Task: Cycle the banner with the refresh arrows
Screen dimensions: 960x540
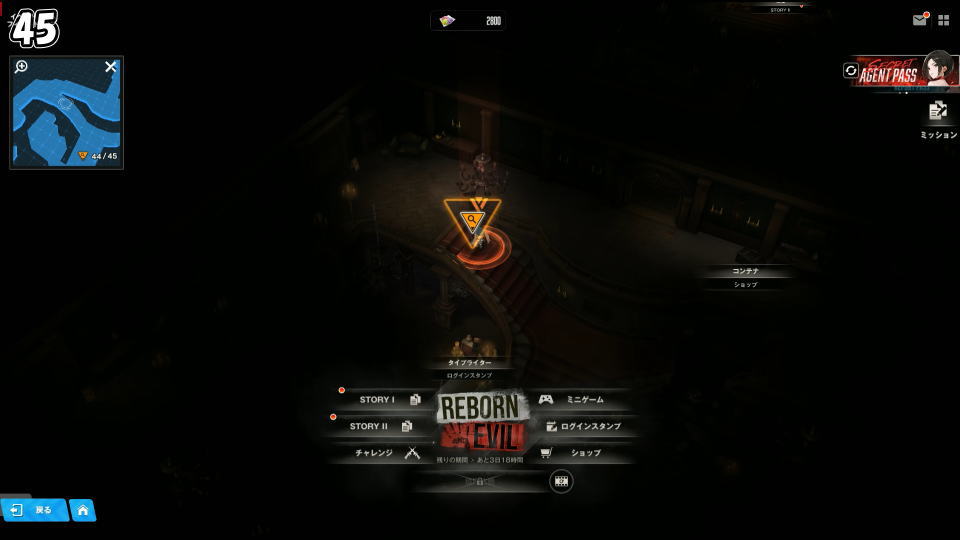Action: coord(851,71)
